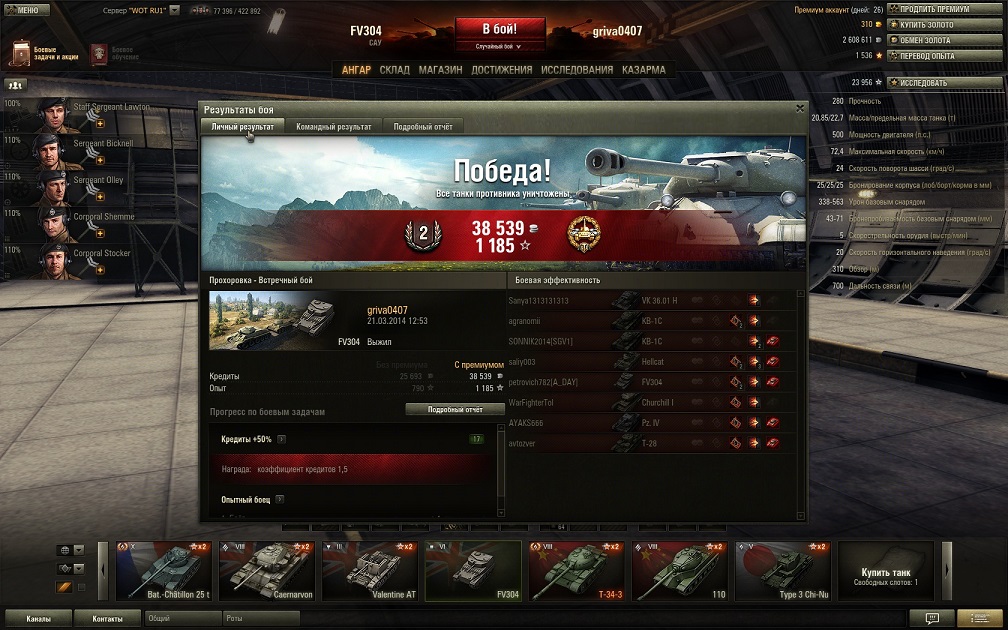The height and width of the screenshot is (630, 1008).
Task: Select the Личный результат tab
Action: 243,127
